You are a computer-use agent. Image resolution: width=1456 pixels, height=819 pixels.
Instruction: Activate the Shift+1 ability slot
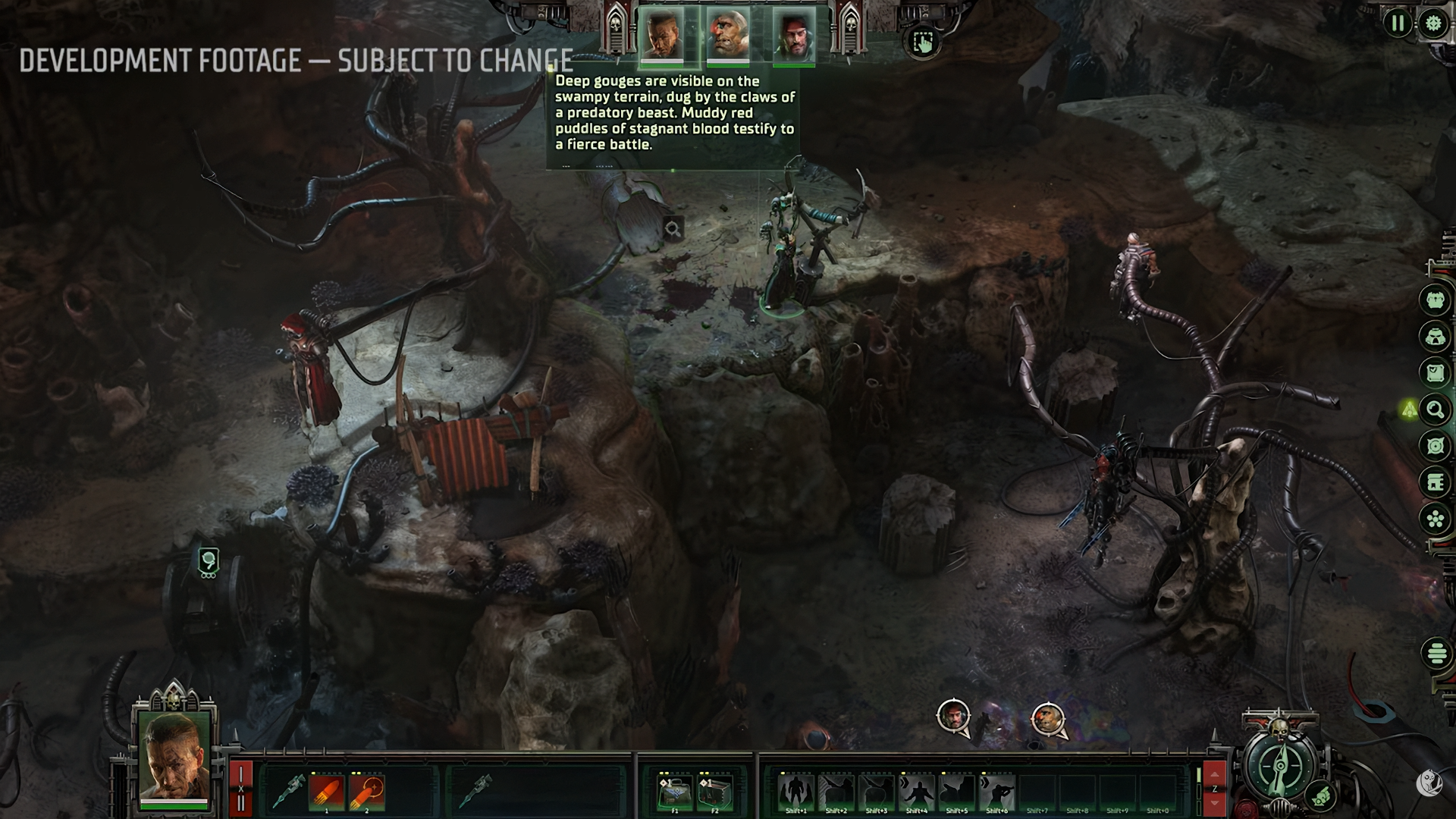pyautogui.click(x=796, y=792)
